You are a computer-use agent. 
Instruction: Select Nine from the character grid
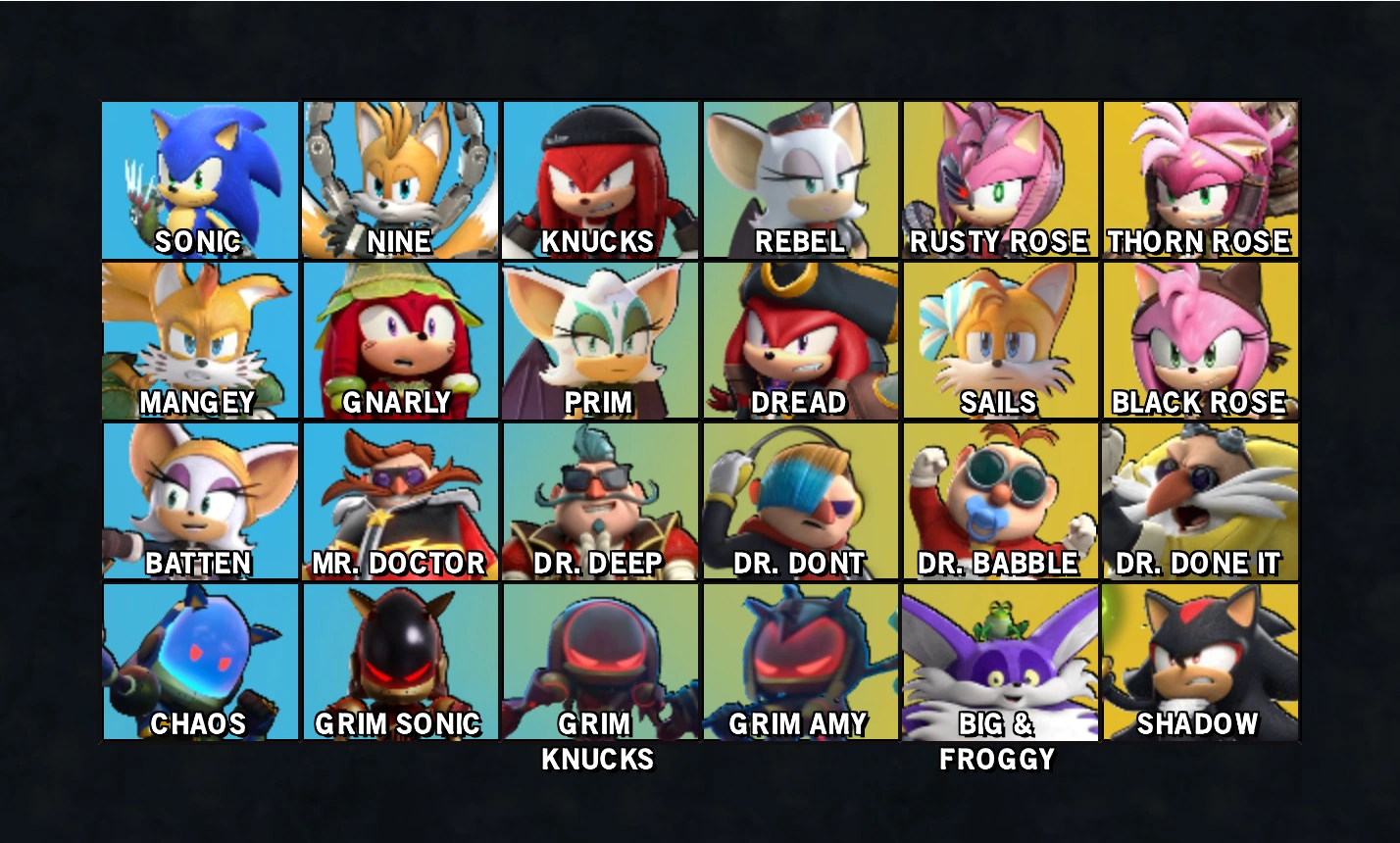400,179
